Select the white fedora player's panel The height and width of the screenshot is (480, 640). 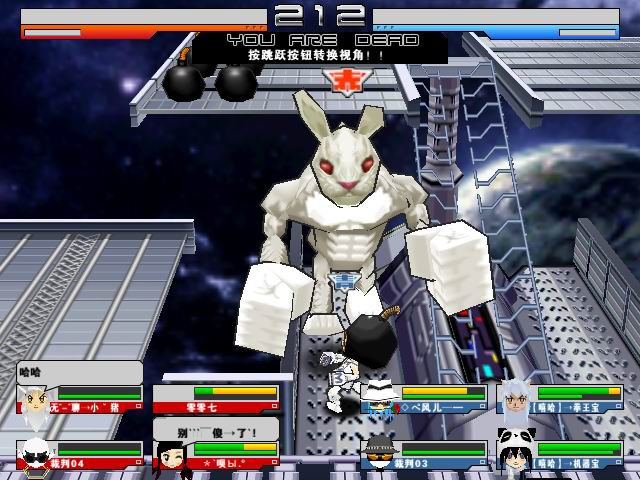pyautogui.click(x=425, y=399)
